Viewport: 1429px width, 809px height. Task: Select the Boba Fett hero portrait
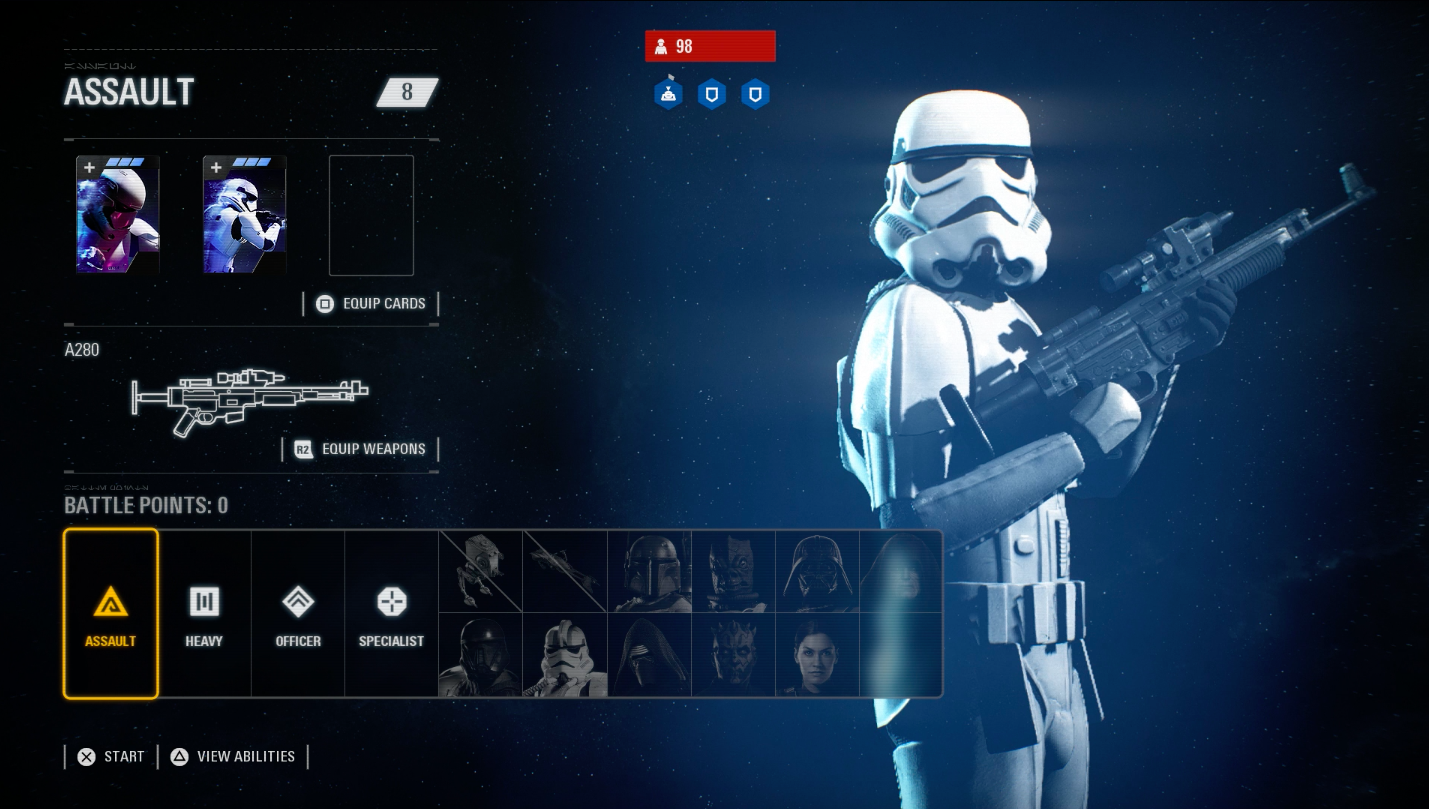(649, 571)
